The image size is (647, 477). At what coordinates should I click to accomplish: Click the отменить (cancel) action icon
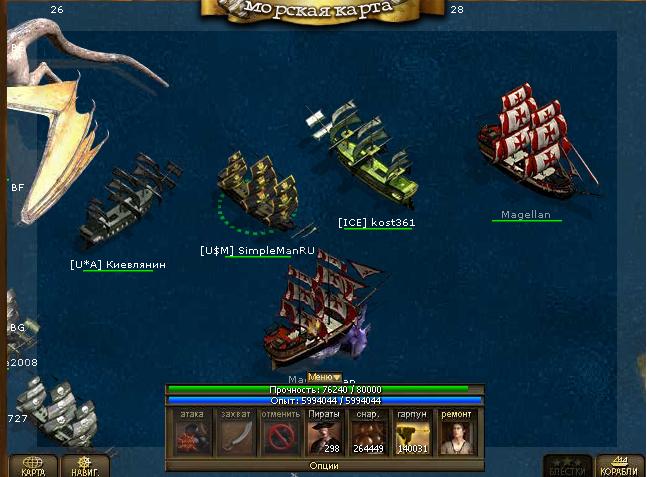coord(279,435)
